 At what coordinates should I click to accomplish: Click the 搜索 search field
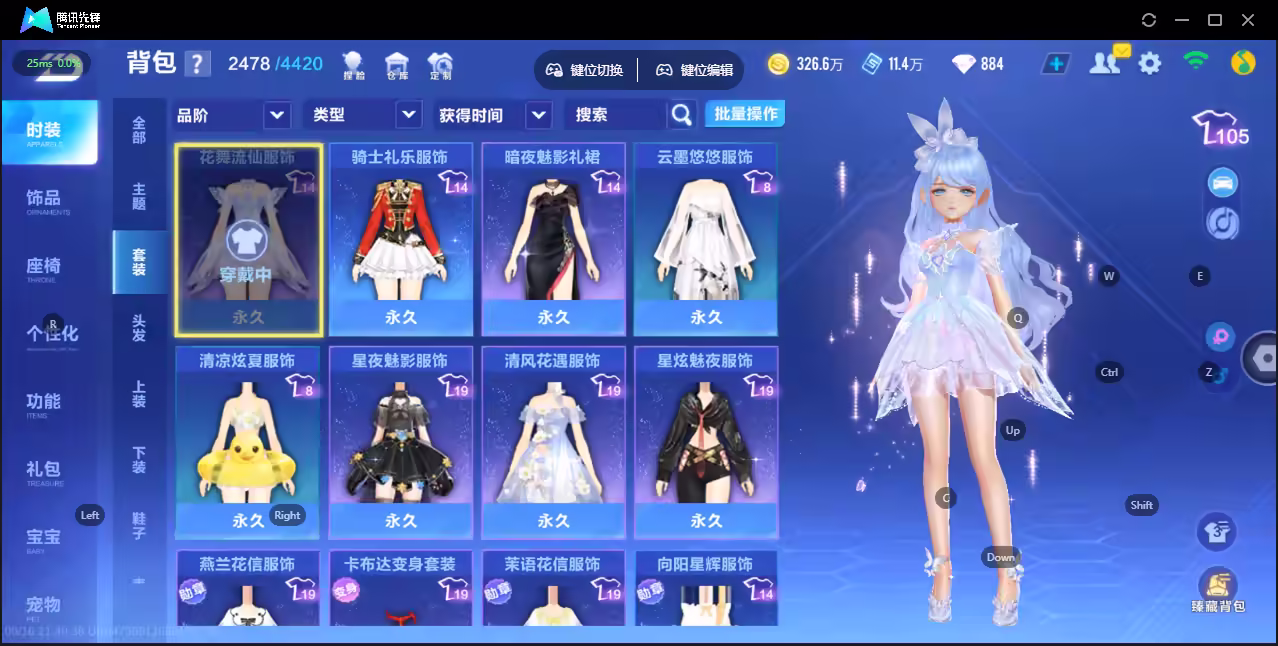(615, 115)
